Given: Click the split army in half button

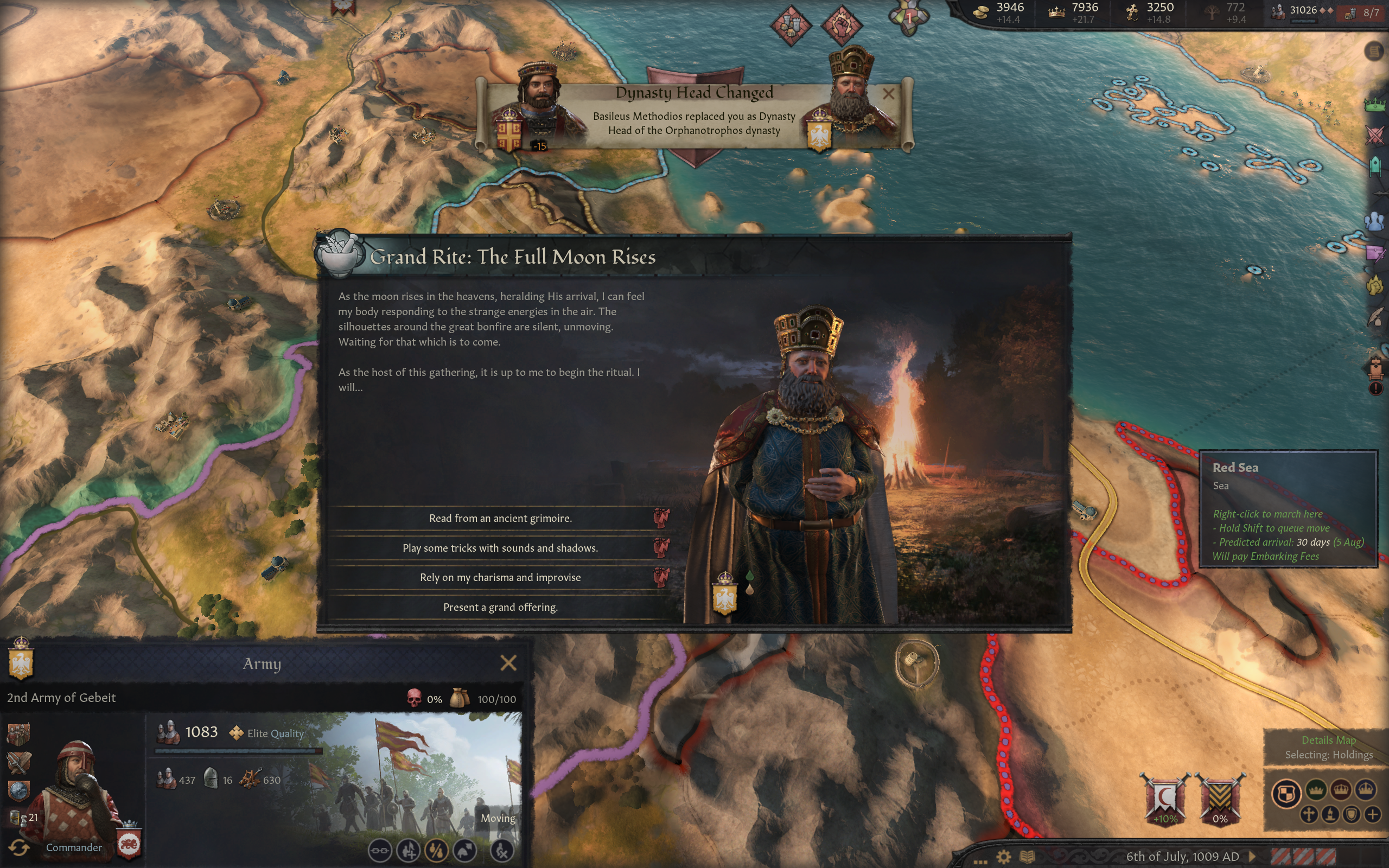Looking at the screenshot, I should (436, 851).
